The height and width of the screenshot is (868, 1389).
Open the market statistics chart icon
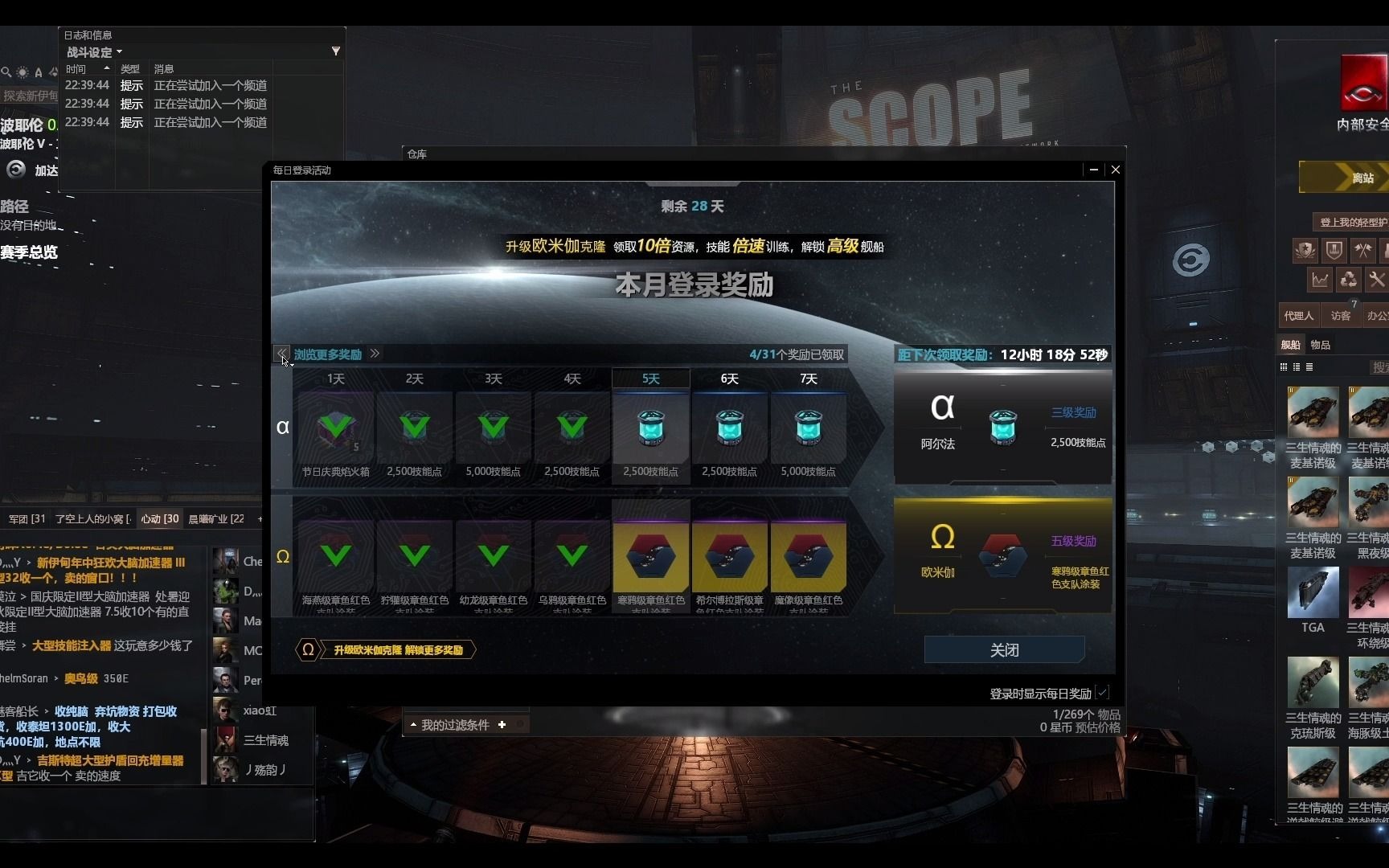(1321, 279)
